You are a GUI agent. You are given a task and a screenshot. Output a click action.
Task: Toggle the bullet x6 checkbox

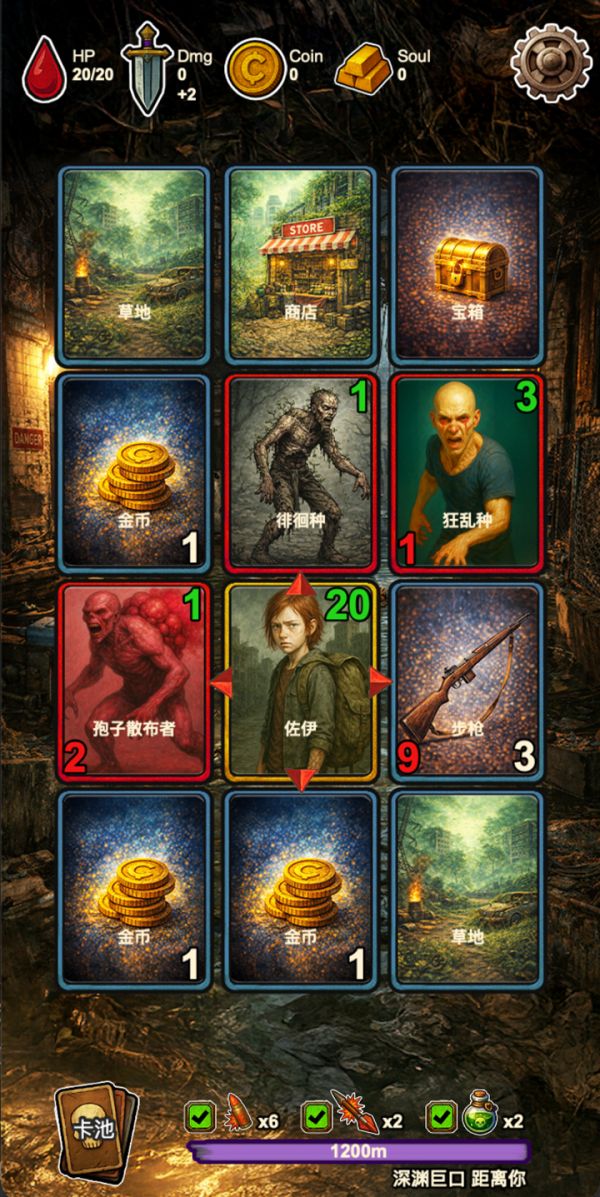click(199, 1120)
